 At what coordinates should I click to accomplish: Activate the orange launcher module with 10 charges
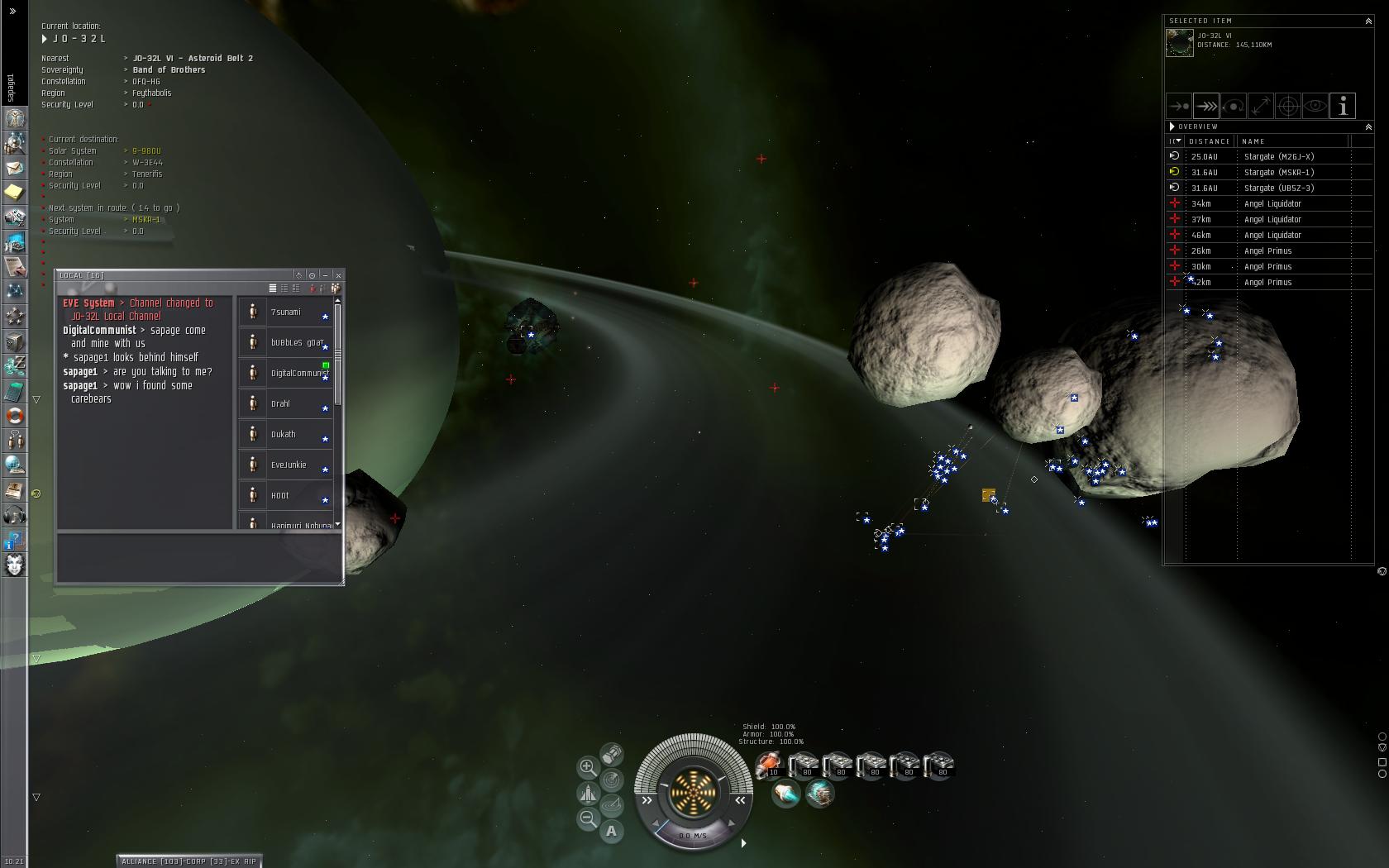(770, 765)
